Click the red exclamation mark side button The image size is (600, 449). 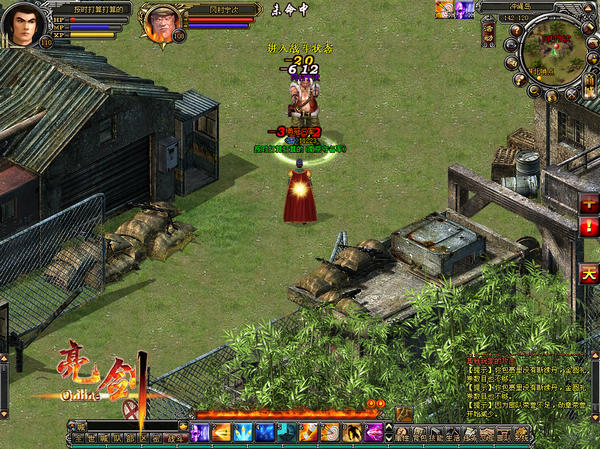[589, 226]
